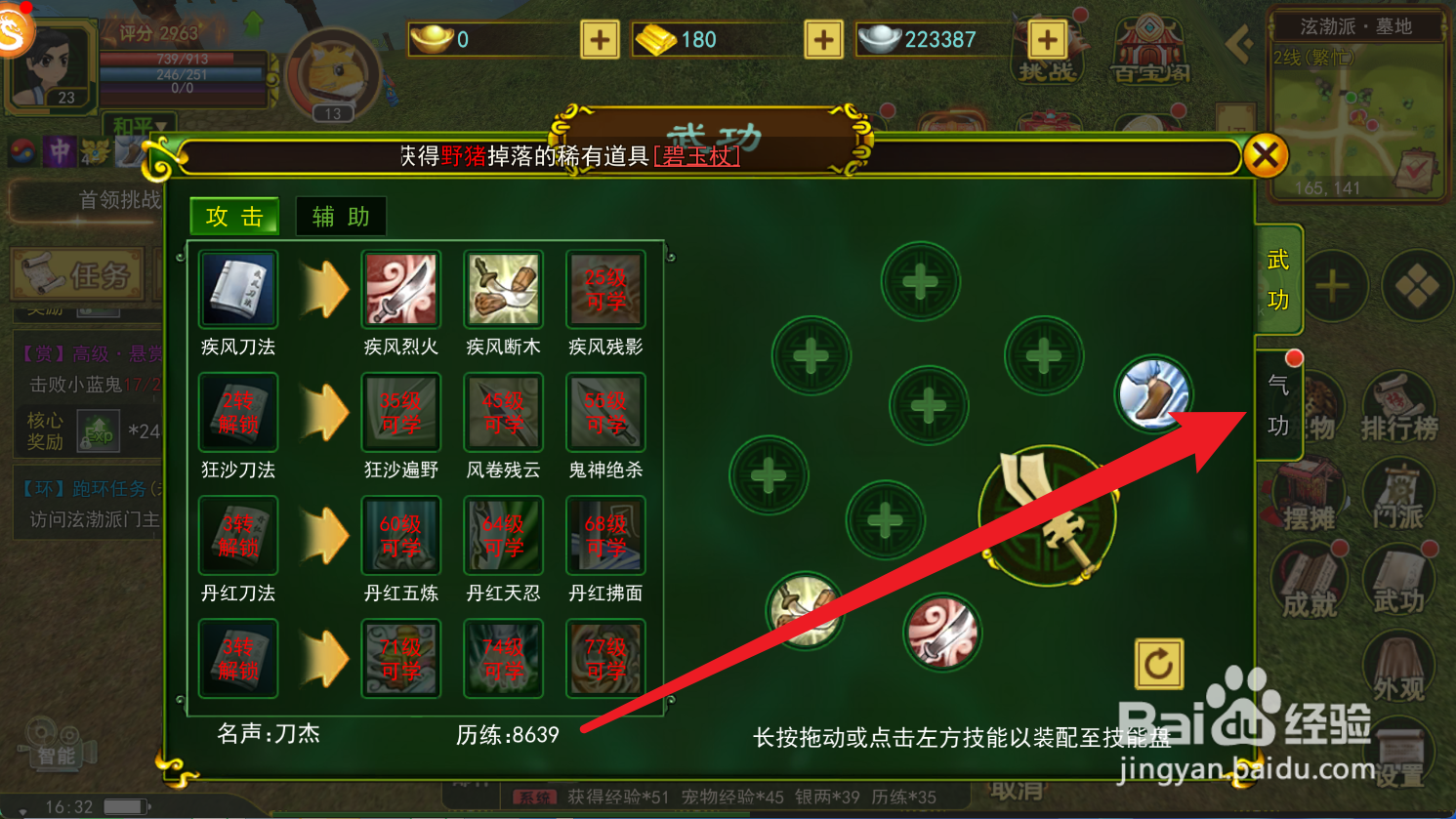
Task: Switch to the 辅助 skill tab
Action: click(340, 216)
